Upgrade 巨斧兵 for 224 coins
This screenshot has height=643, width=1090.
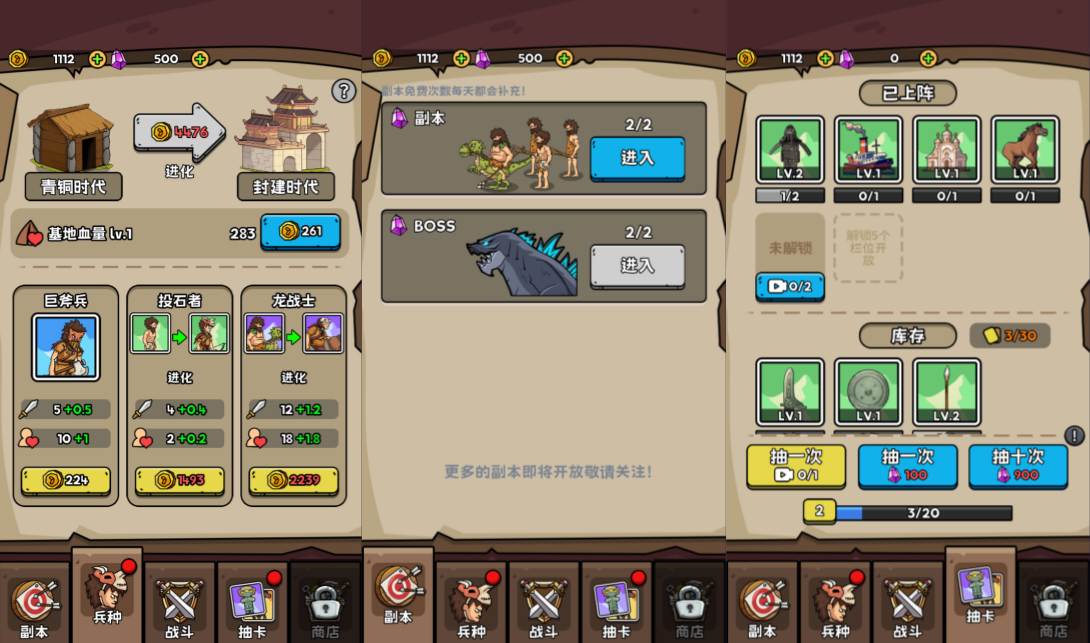[66, 481]
